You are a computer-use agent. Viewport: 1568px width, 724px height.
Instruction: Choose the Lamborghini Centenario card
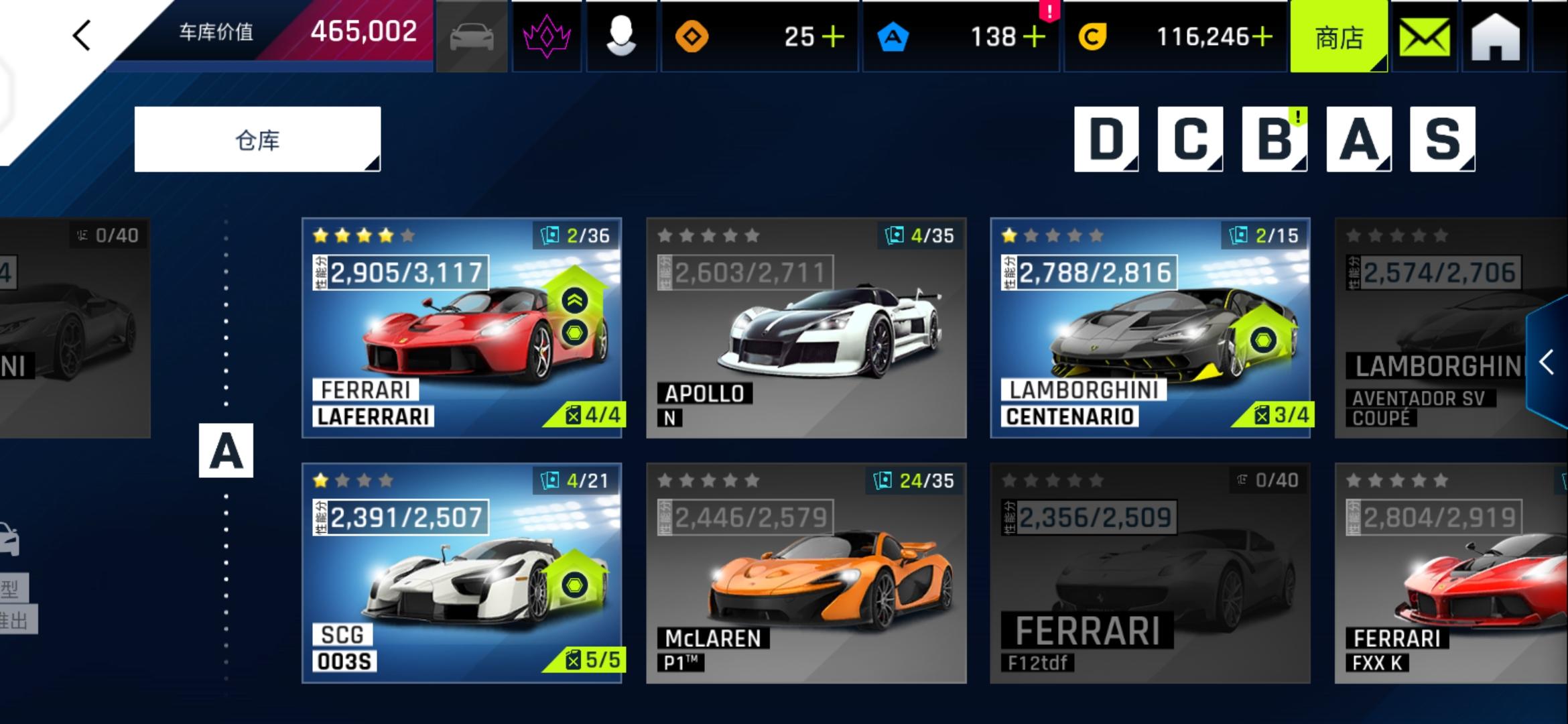[1150, 328]
